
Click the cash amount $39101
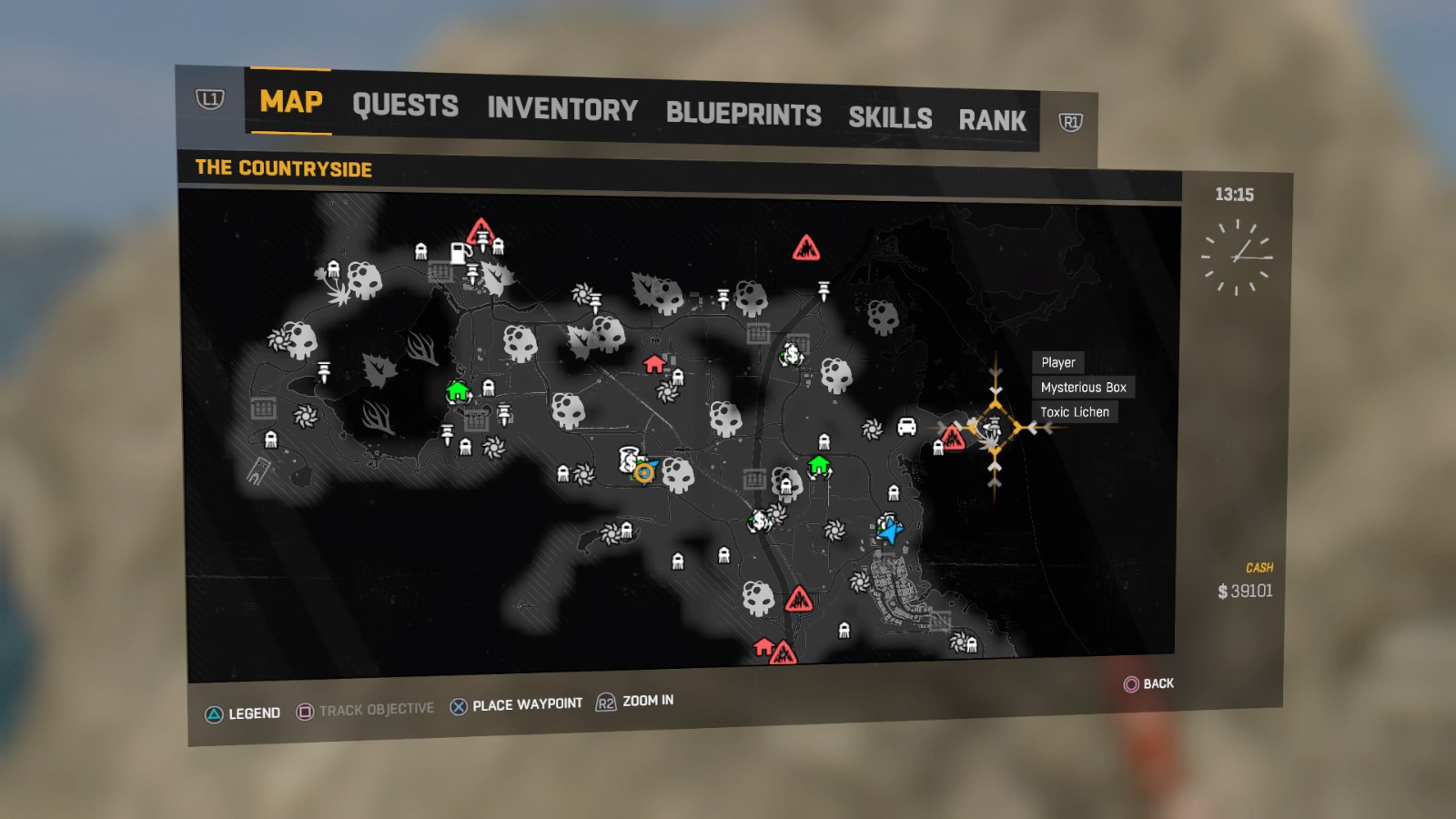point(1245,590)
